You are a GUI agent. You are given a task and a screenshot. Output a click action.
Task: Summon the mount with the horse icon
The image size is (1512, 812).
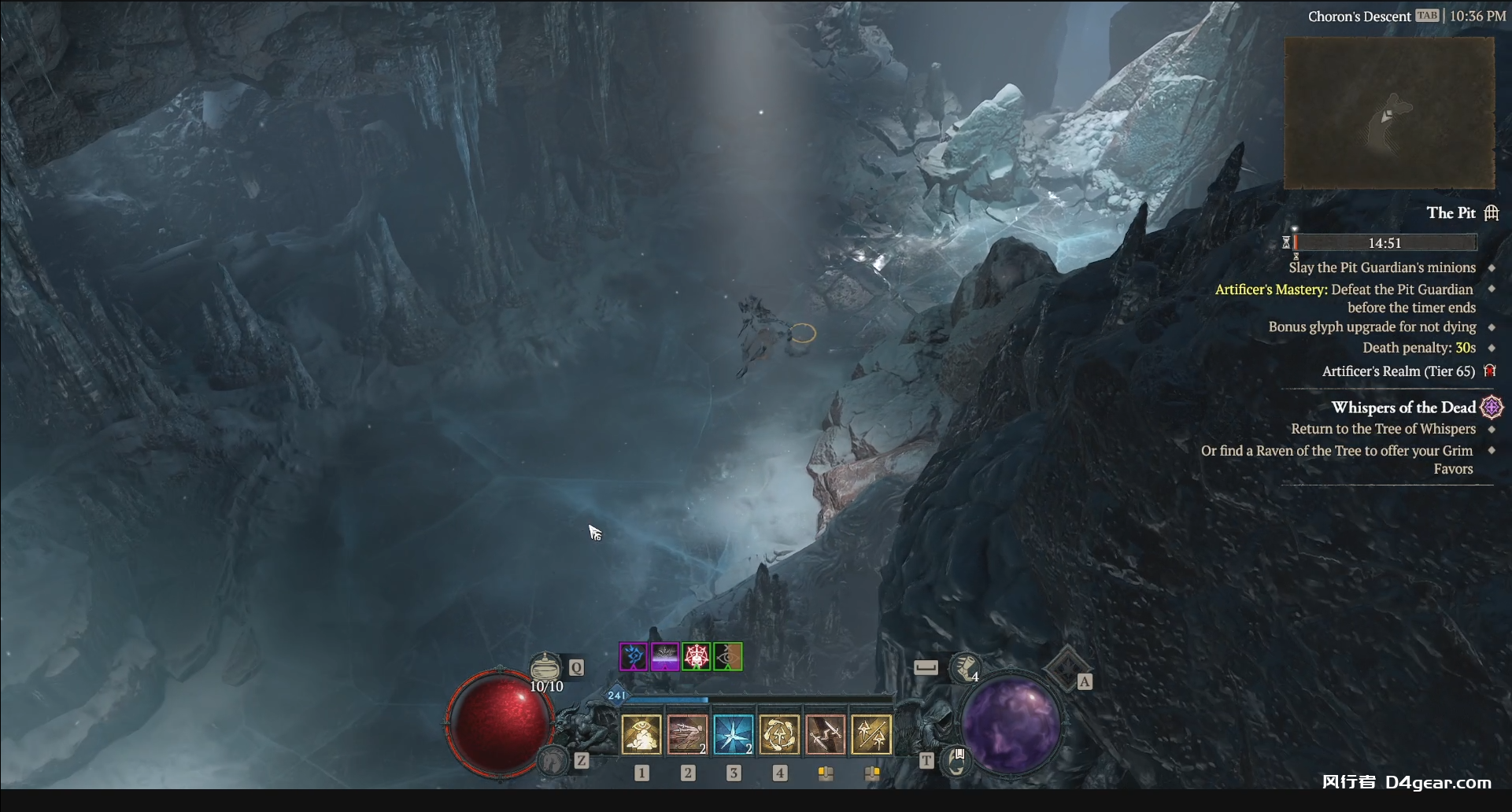point(553,761)
